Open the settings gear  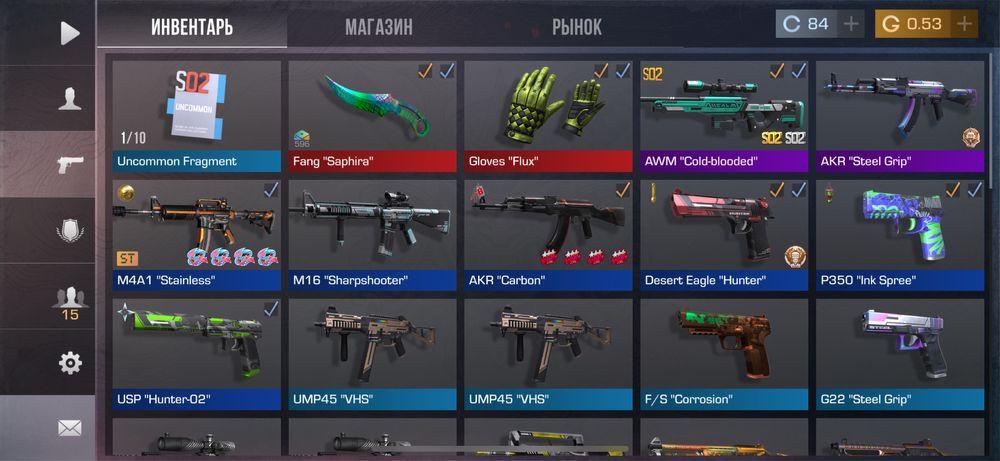pyautogui.click(x=69, y=363)
